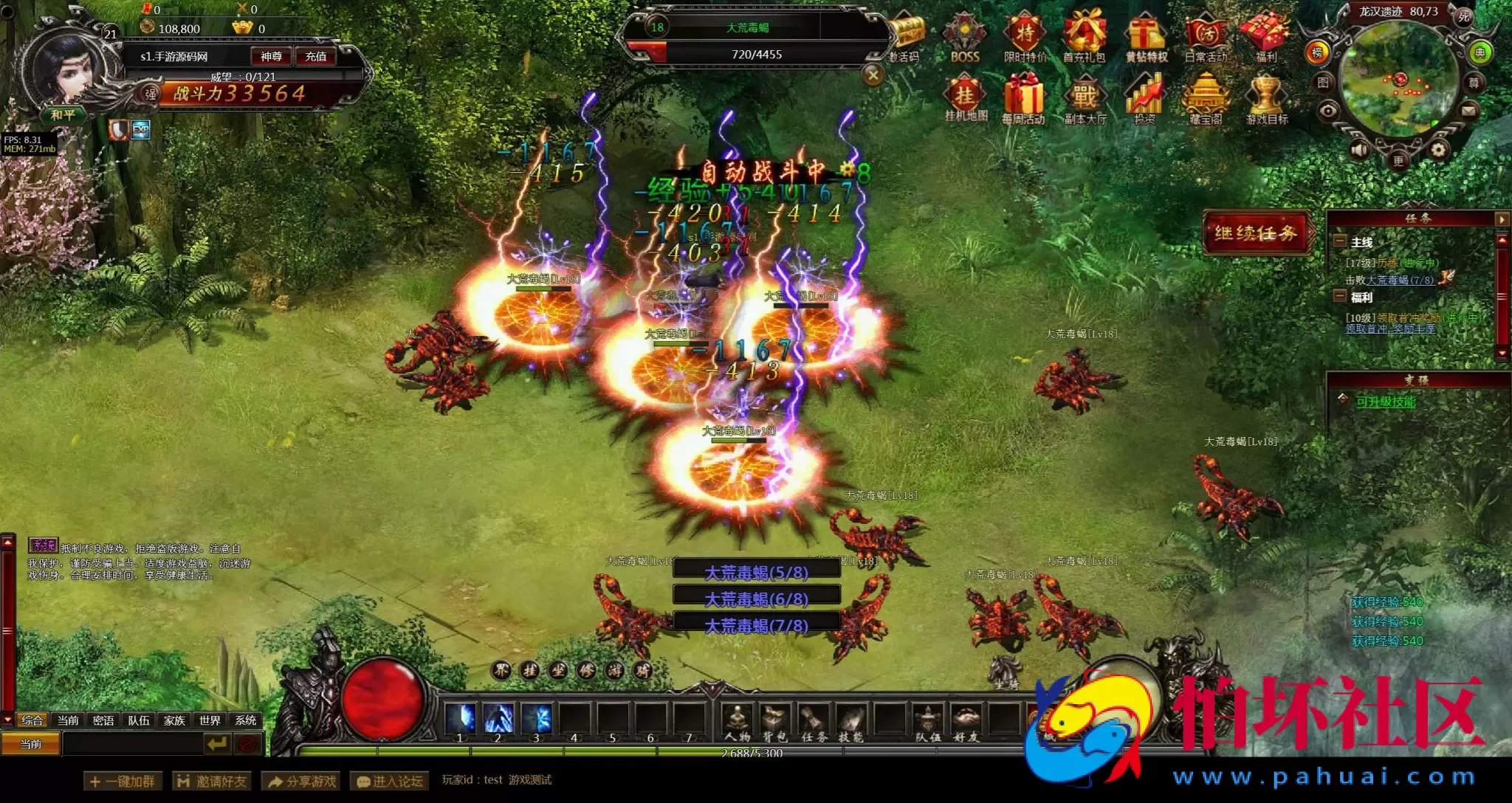Click the 继续任务 continue quest button
The width and height of the screenshot is (1512, 803).
[x=1255, y=233]
